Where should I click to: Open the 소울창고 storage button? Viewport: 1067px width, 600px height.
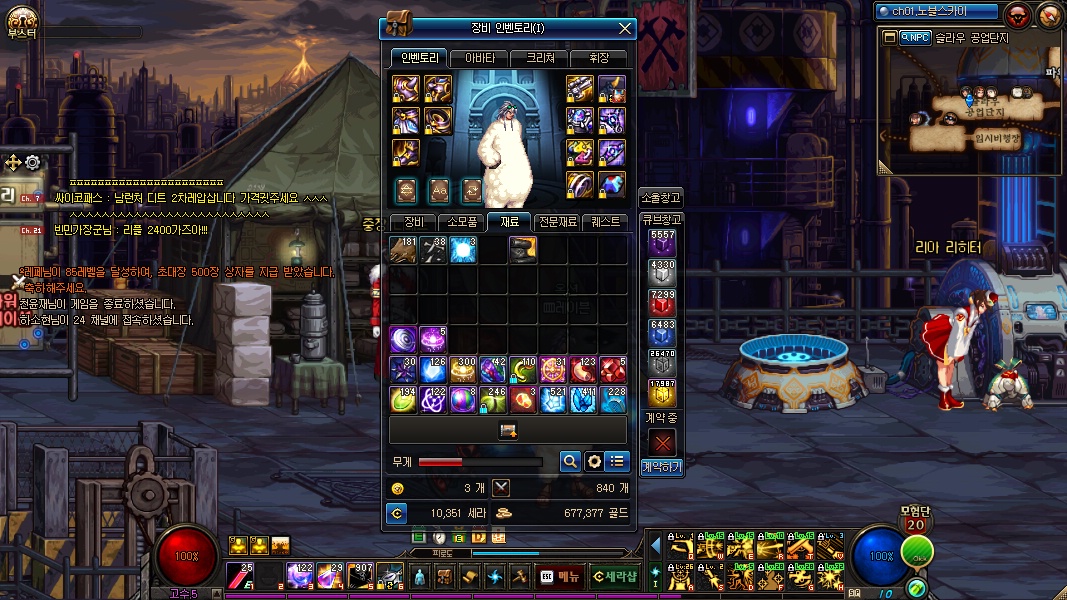click(x=661, y=197)
